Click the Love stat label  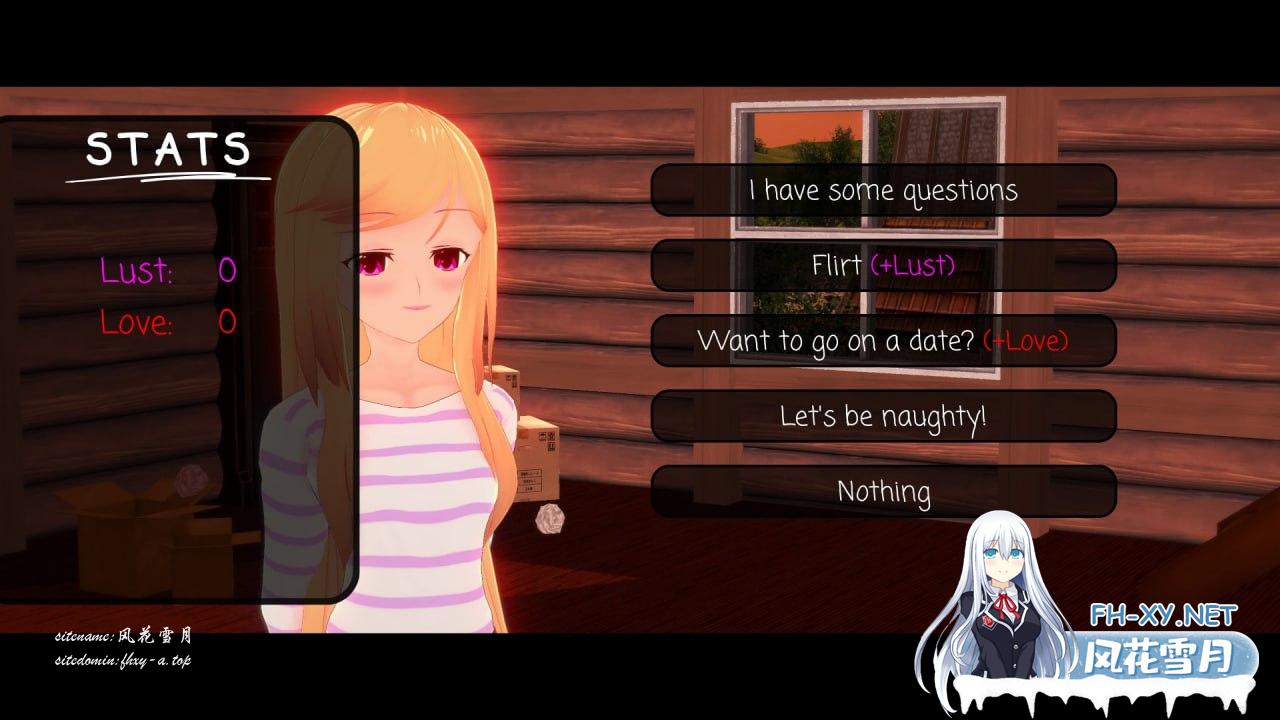(x=138, y=323)
